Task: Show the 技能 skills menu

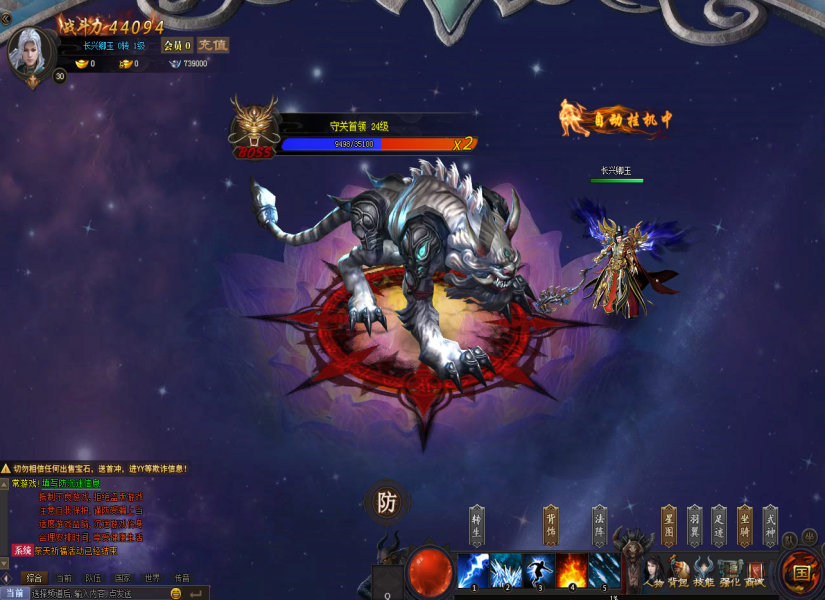Action: (704, 573)
